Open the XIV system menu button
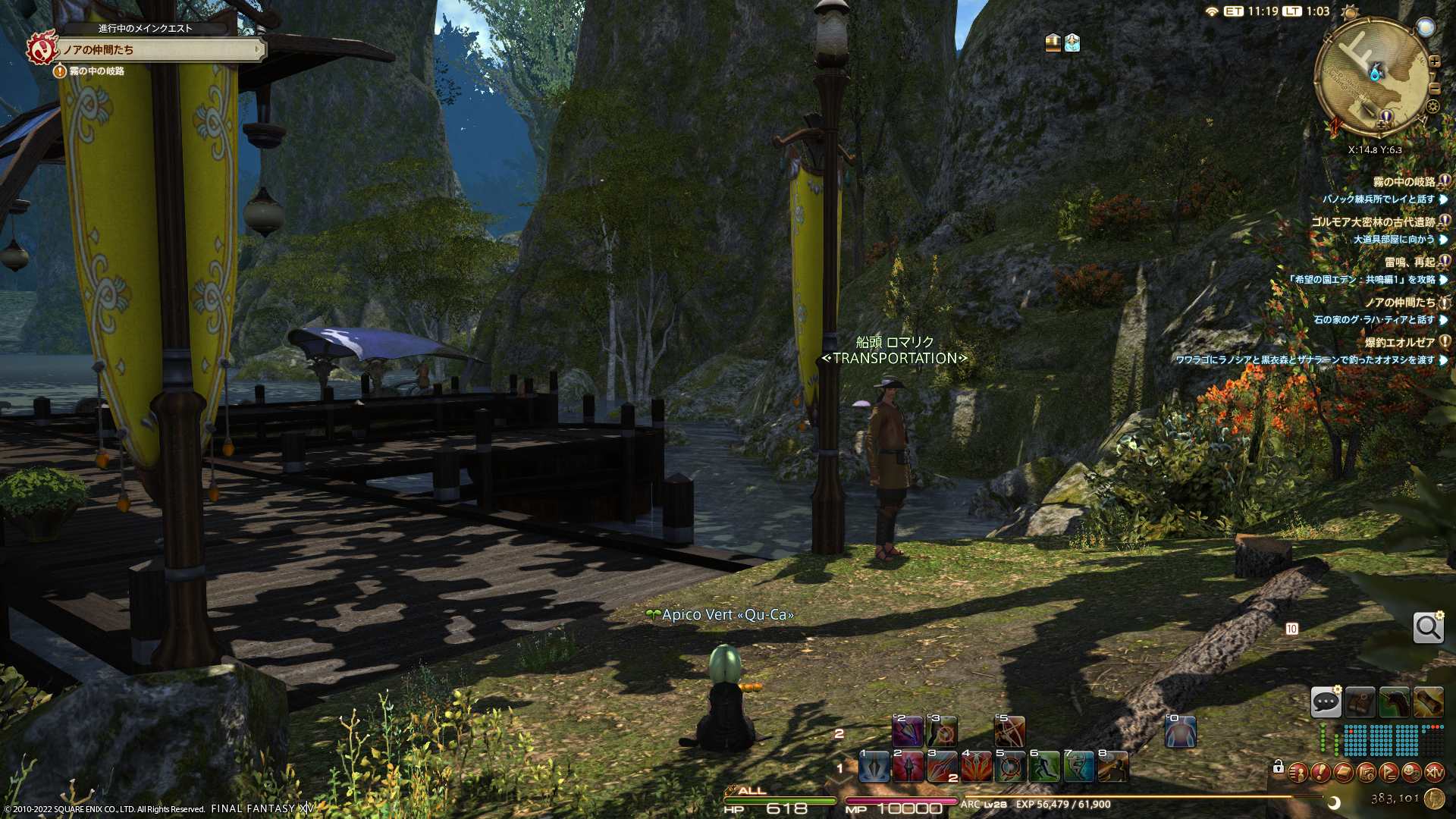 (1434, 773)
